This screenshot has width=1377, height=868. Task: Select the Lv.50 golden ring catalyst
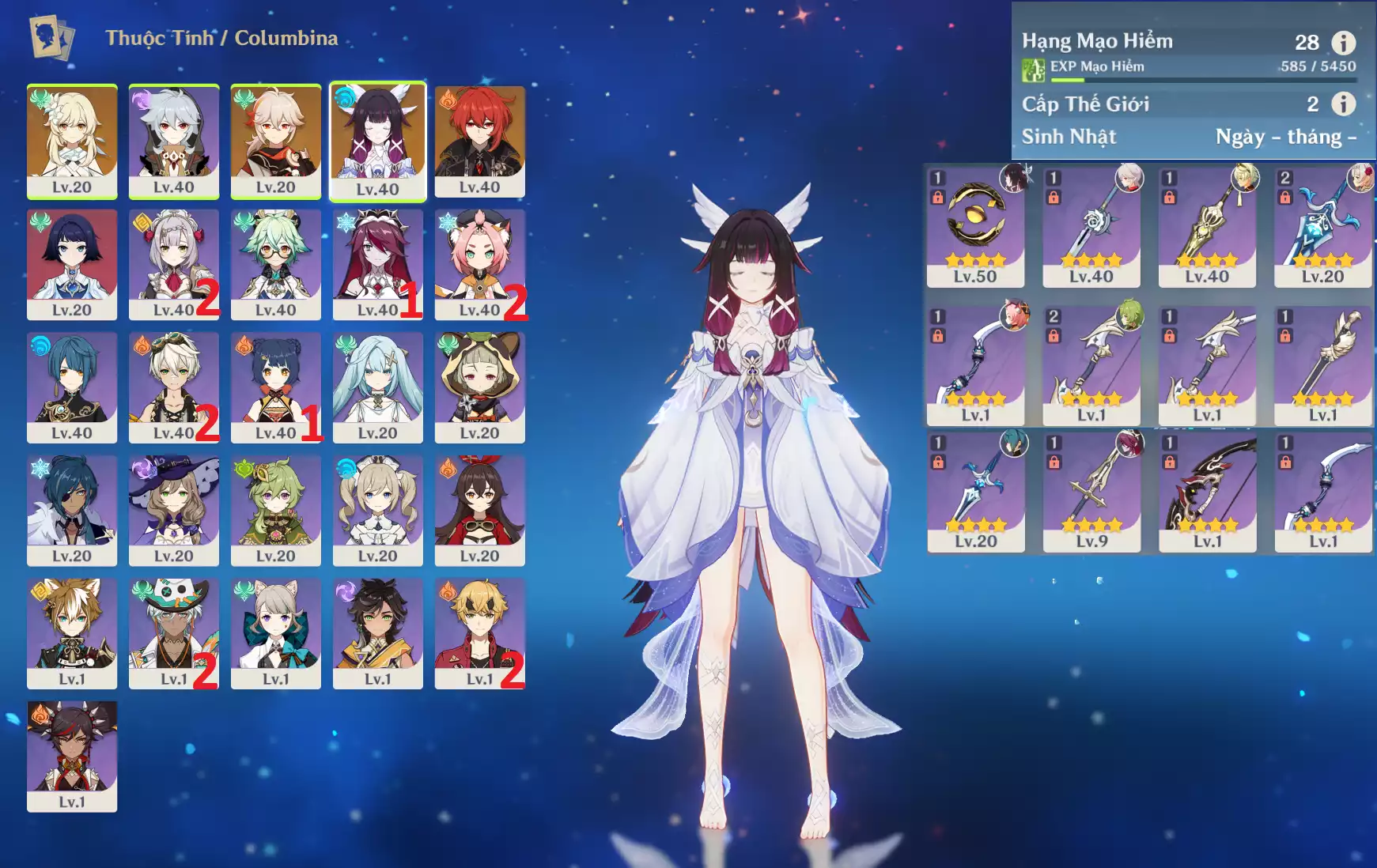pos(975,227)
